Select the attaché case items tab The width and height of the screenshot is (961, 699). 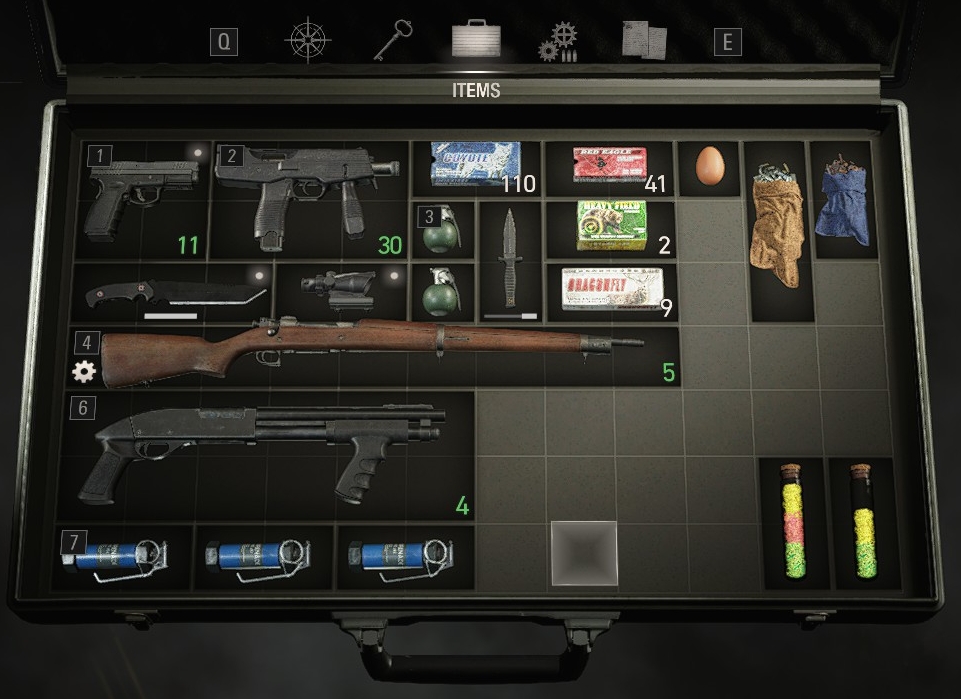(476, 39)
